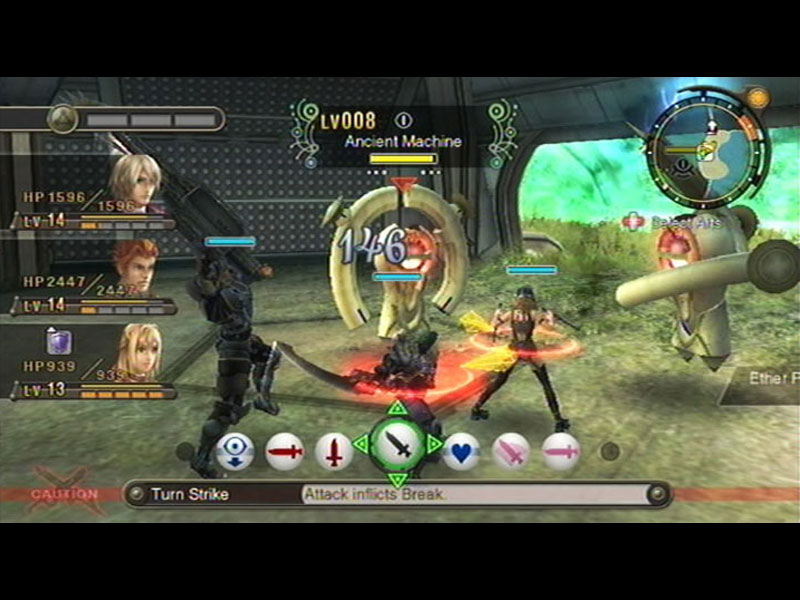
Task: Select the diagonal pink sword art
Action: 511,451
